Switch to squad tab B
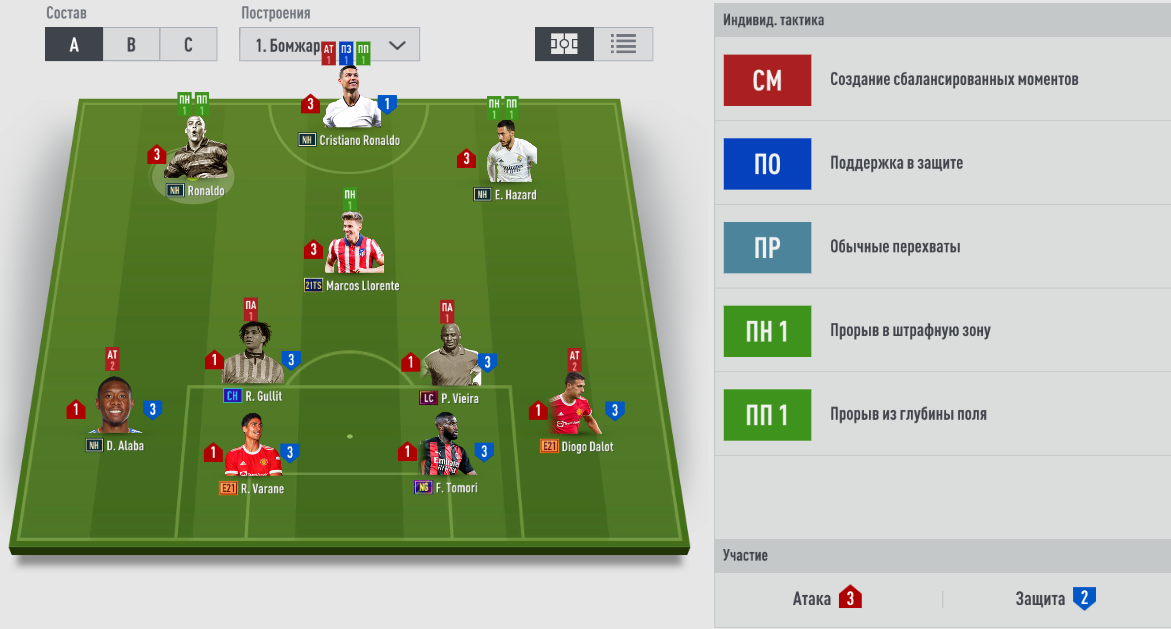The width and height of the screenshot is (1171, 629). (131, 45)
